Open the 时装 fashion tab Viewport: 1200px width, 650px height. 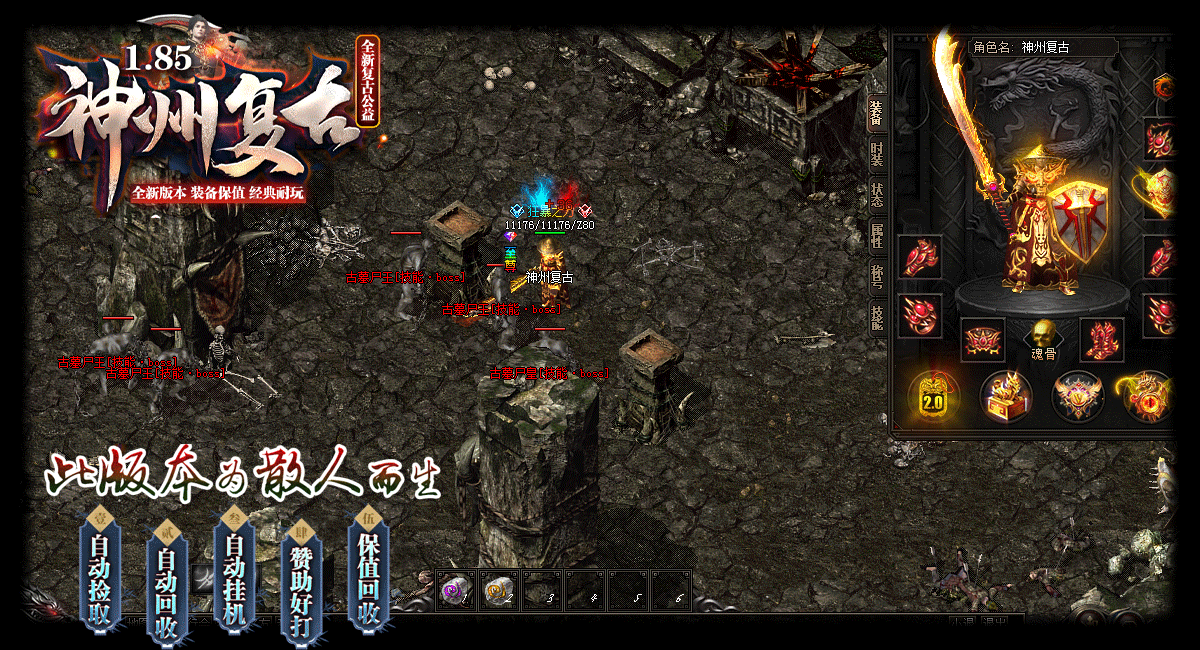(x=876, y=154)
